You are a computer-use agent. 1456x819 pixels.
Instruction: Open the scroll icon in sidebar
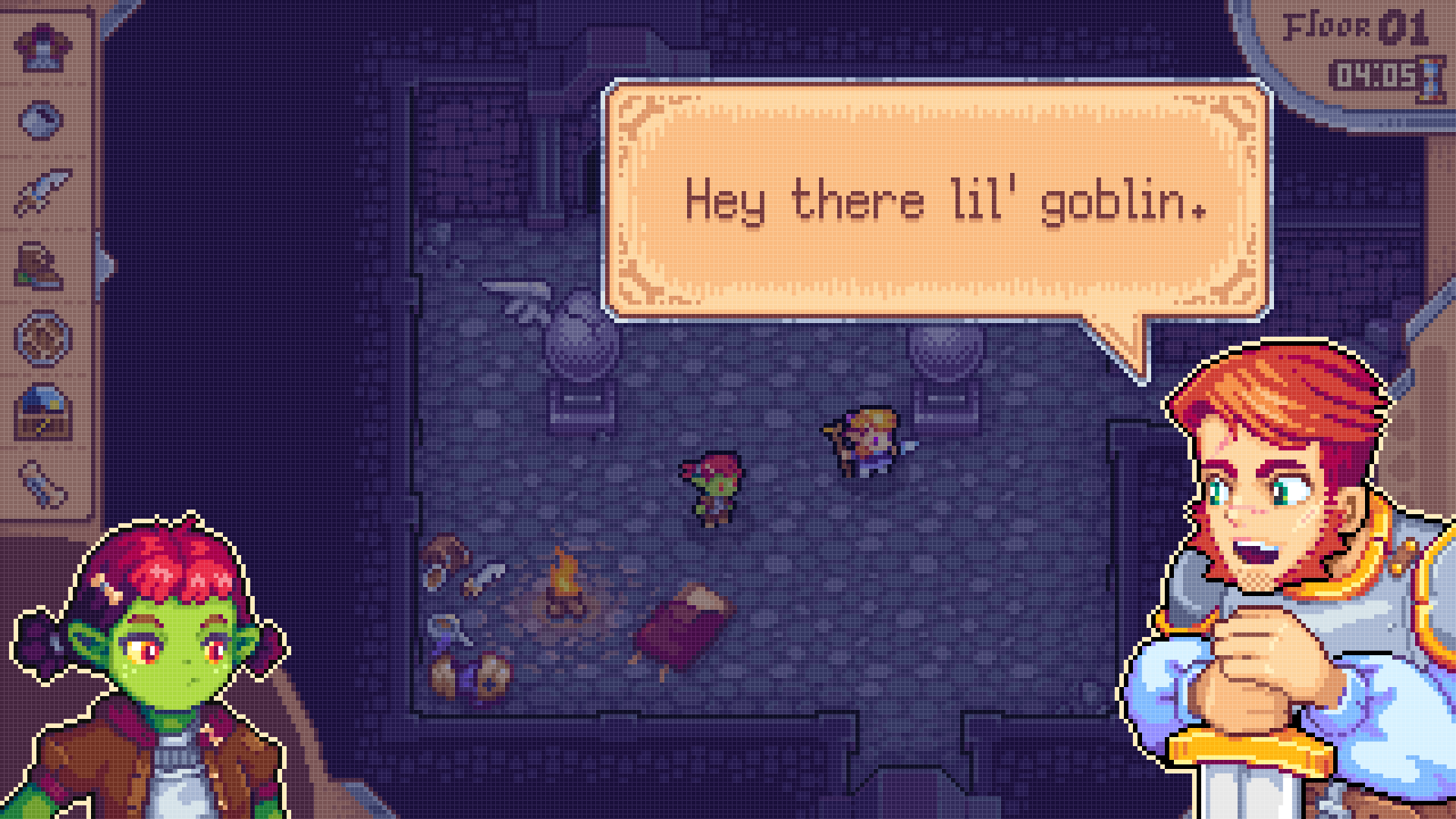[x=43, y=483]
